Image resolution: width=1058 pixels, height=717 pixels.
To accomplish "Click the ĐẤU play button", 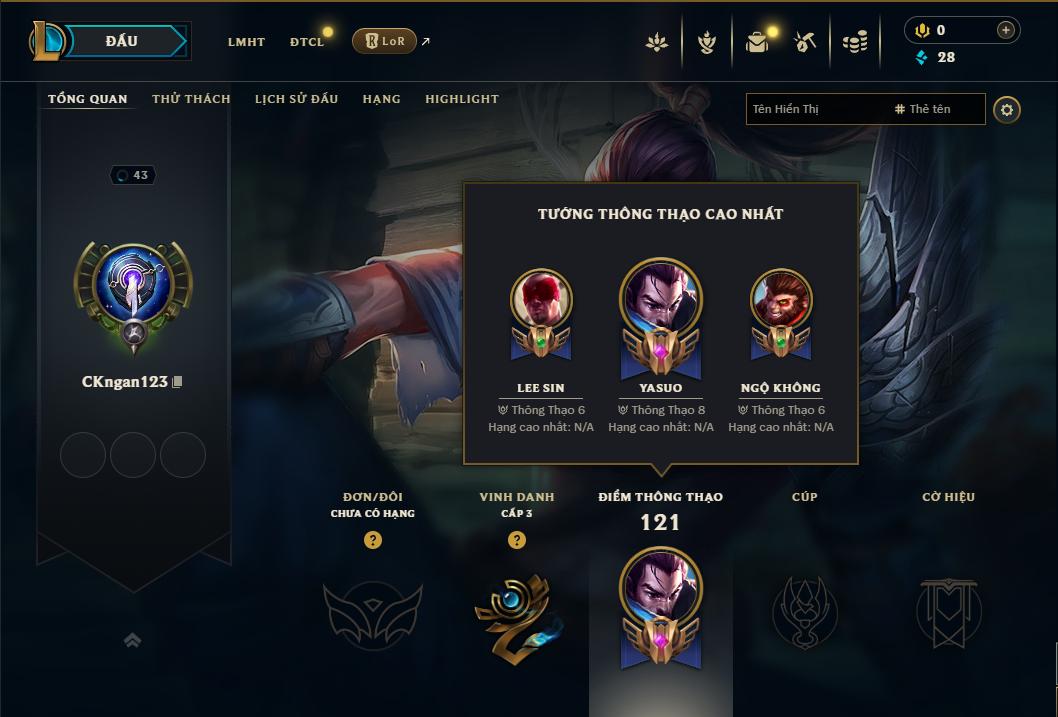I will (122, 41).
